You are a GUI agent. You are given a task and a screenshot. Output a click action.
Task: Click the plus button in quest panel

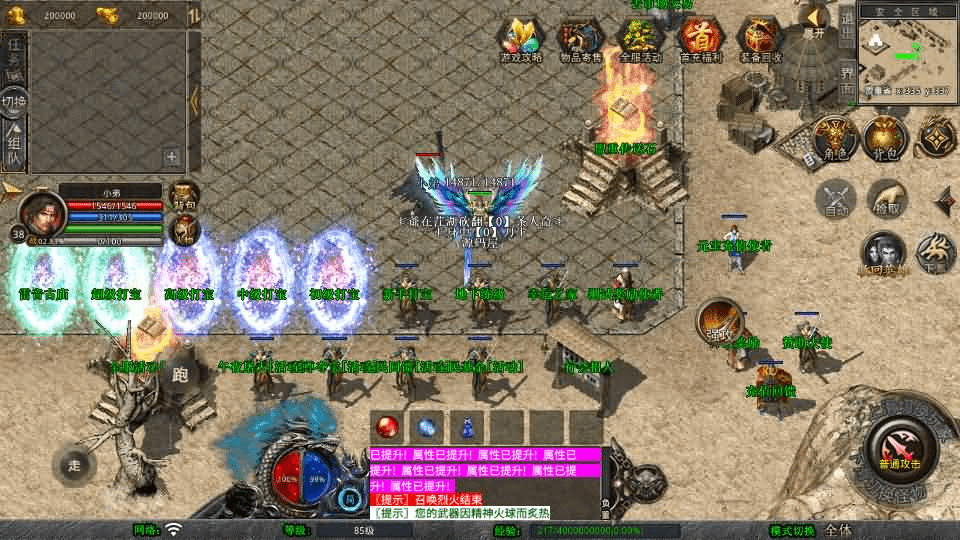(172, 156)
